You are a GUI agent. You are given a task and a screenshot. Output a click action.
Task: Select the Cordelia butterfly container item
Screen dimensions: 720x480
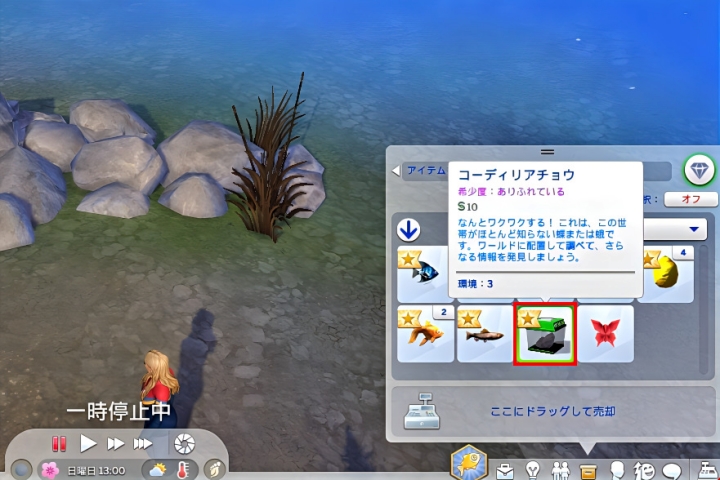click(x=544, y=335)
